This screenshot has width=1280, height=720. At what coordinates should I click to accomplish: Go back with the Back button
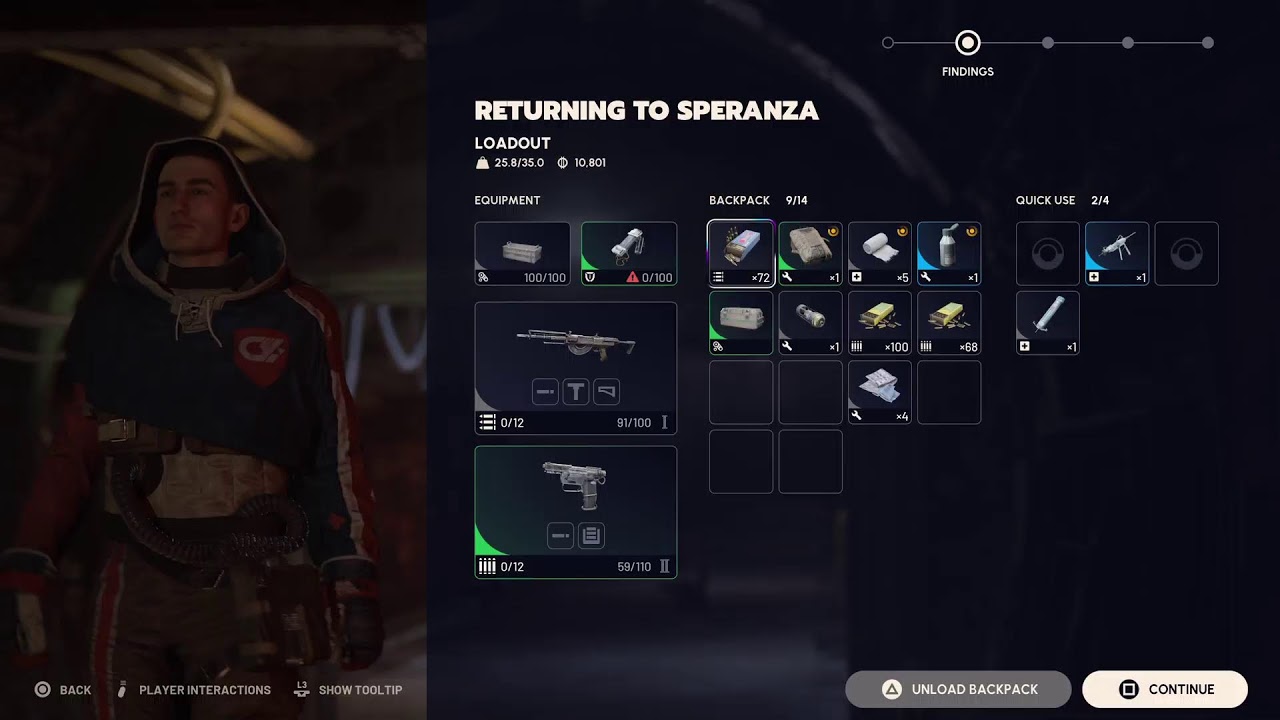point(63,690)
